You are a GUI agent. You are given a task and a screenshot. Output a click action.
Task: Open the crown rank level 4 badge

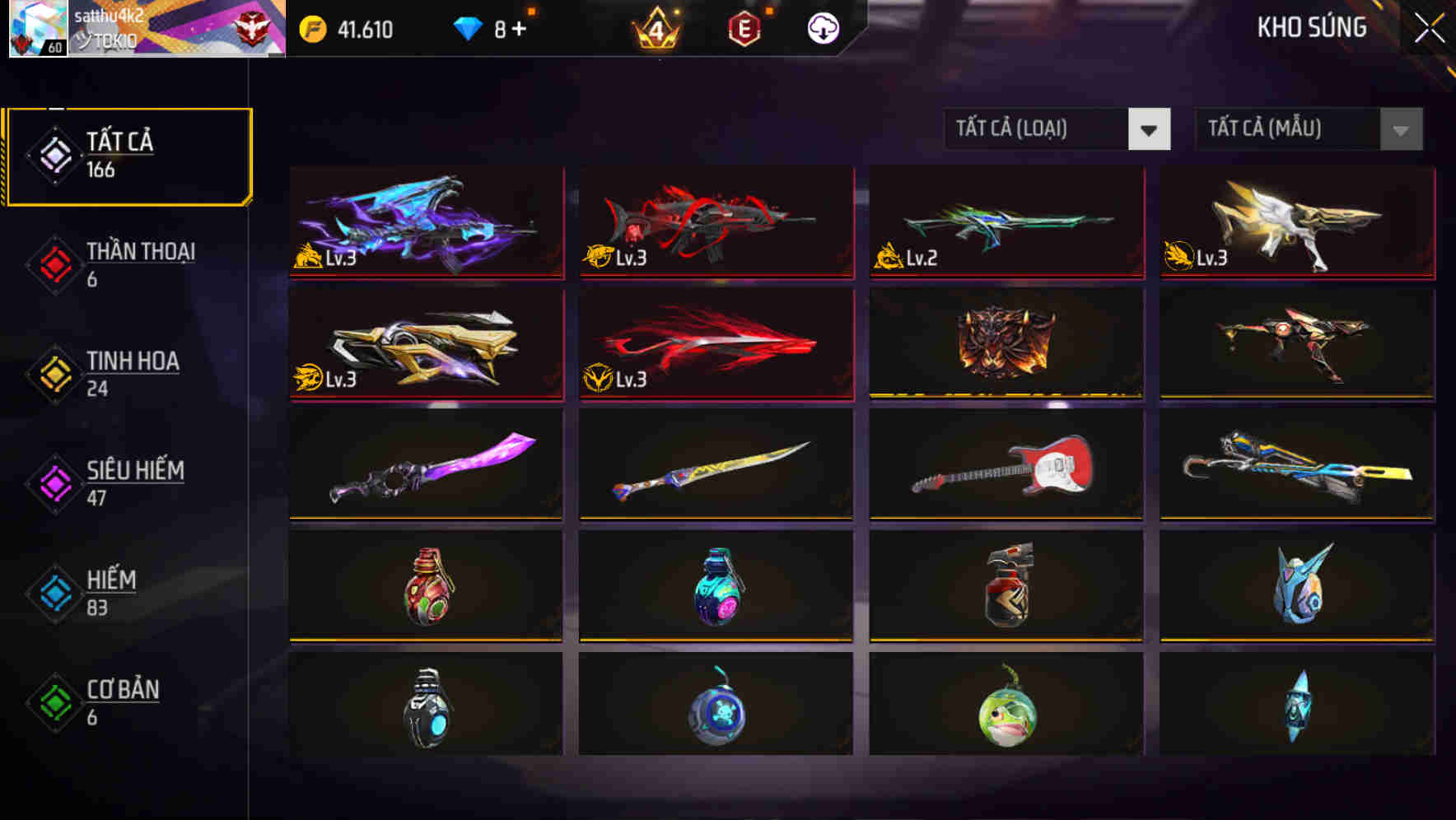[x=656, y=27]
